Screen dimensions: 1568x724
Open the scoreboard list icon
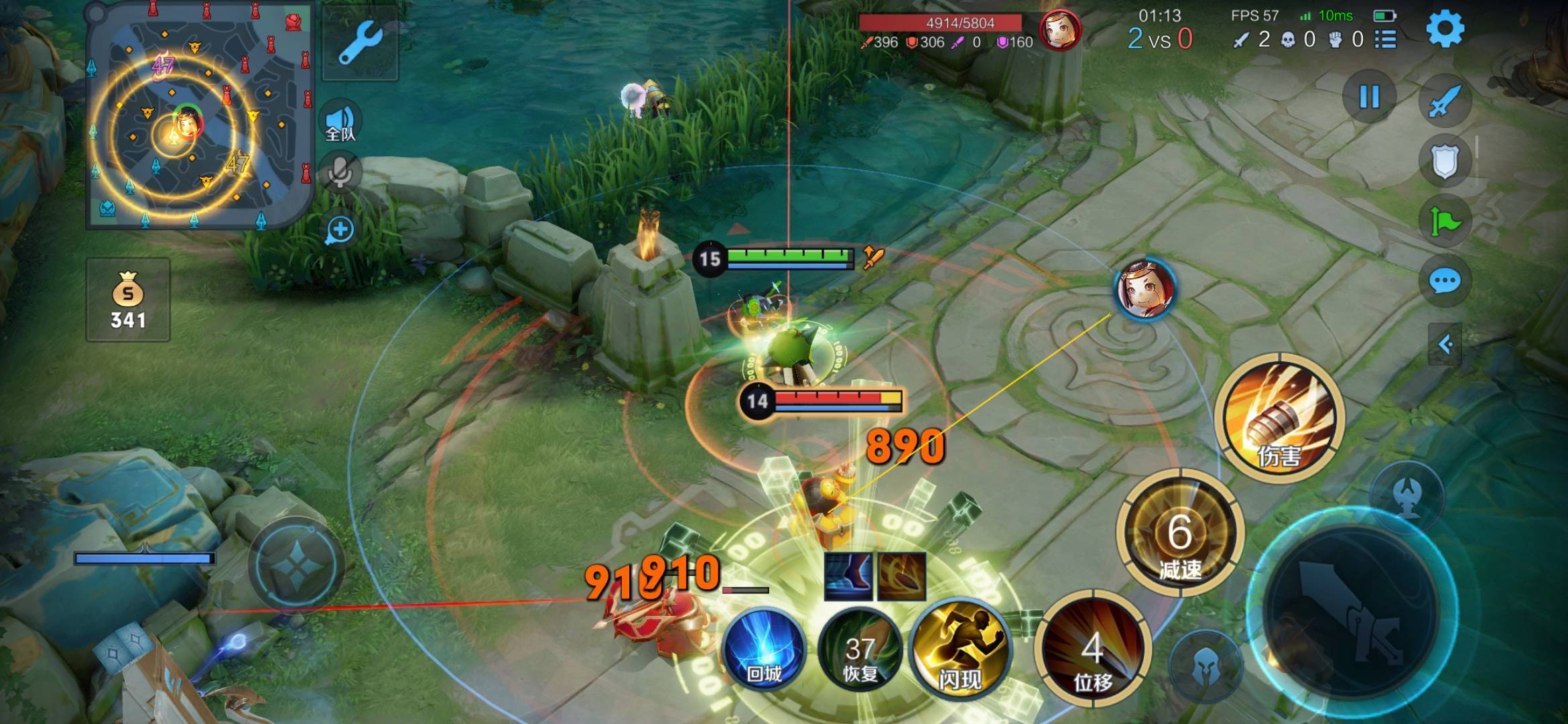1385,40
